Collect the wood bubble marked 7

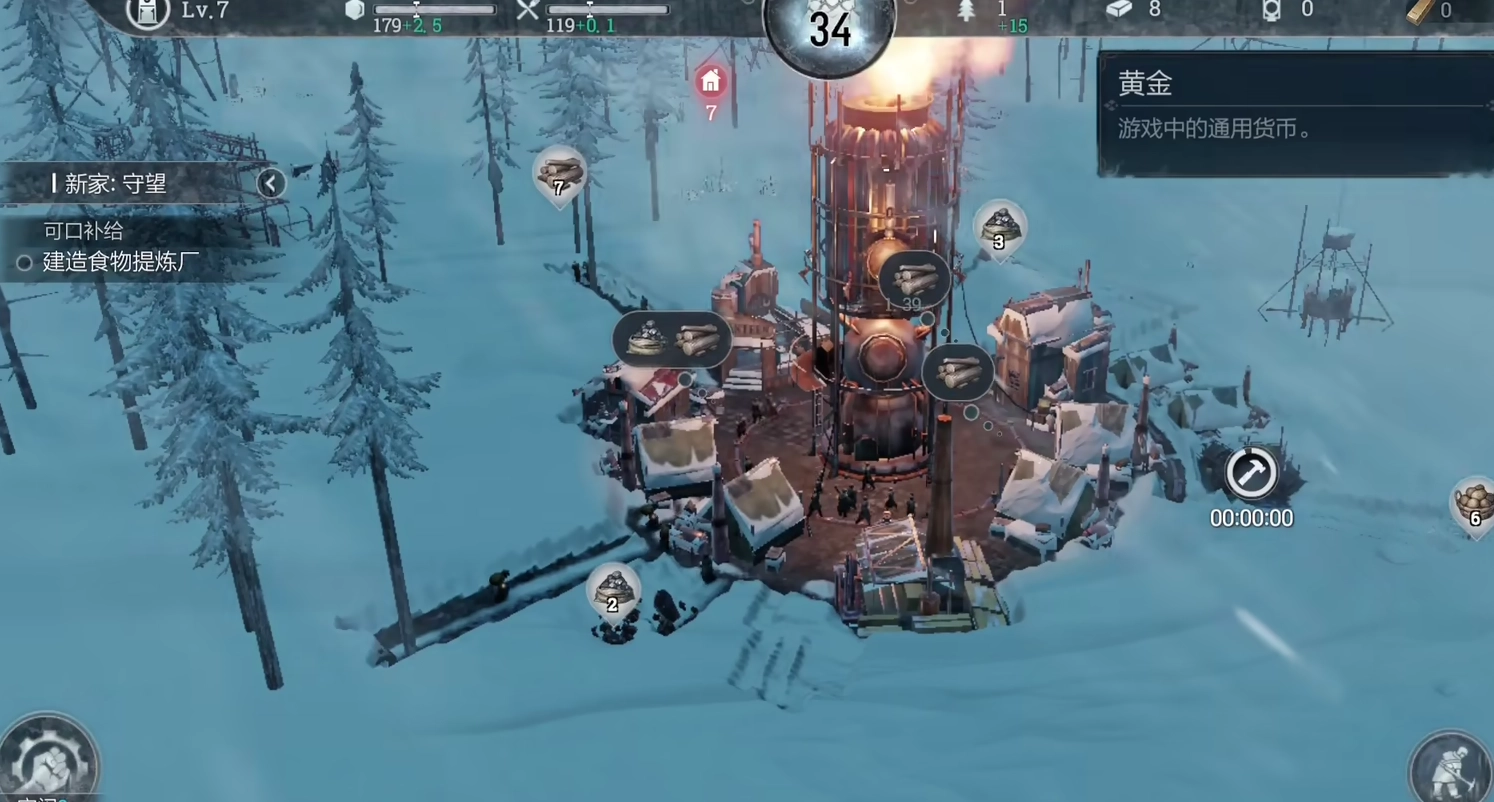[x=559, y=175]
